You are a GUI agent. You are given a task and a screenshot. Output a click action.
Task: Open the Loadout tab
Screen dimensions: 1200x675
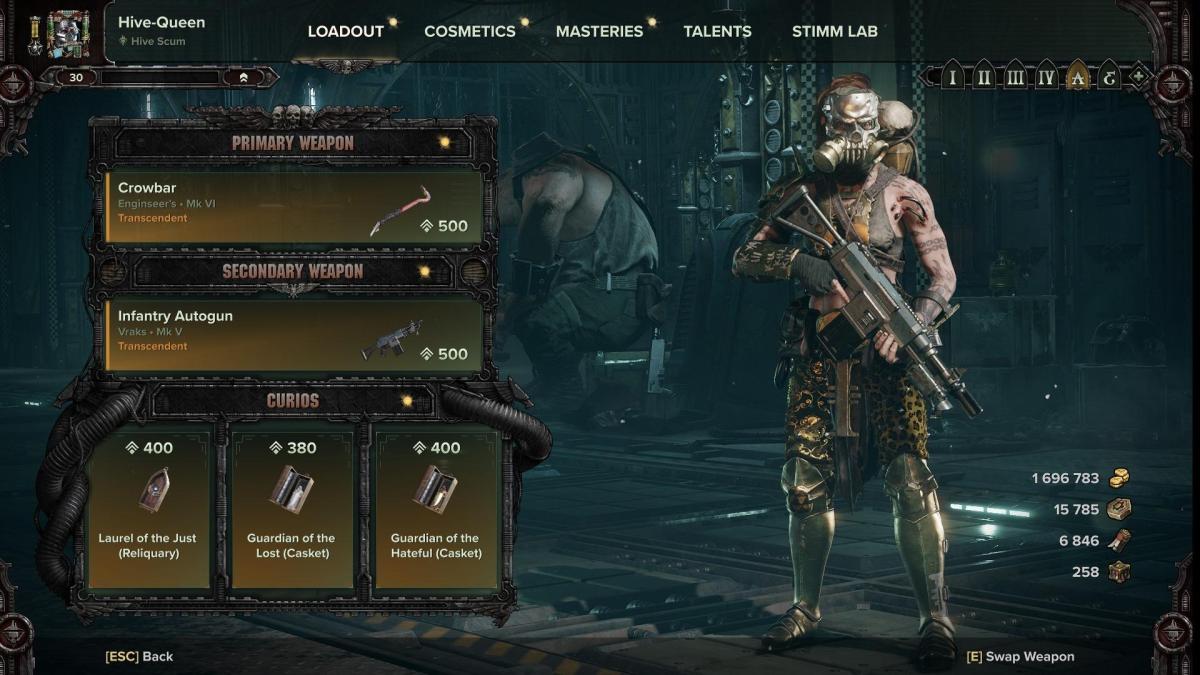point(345,31)
